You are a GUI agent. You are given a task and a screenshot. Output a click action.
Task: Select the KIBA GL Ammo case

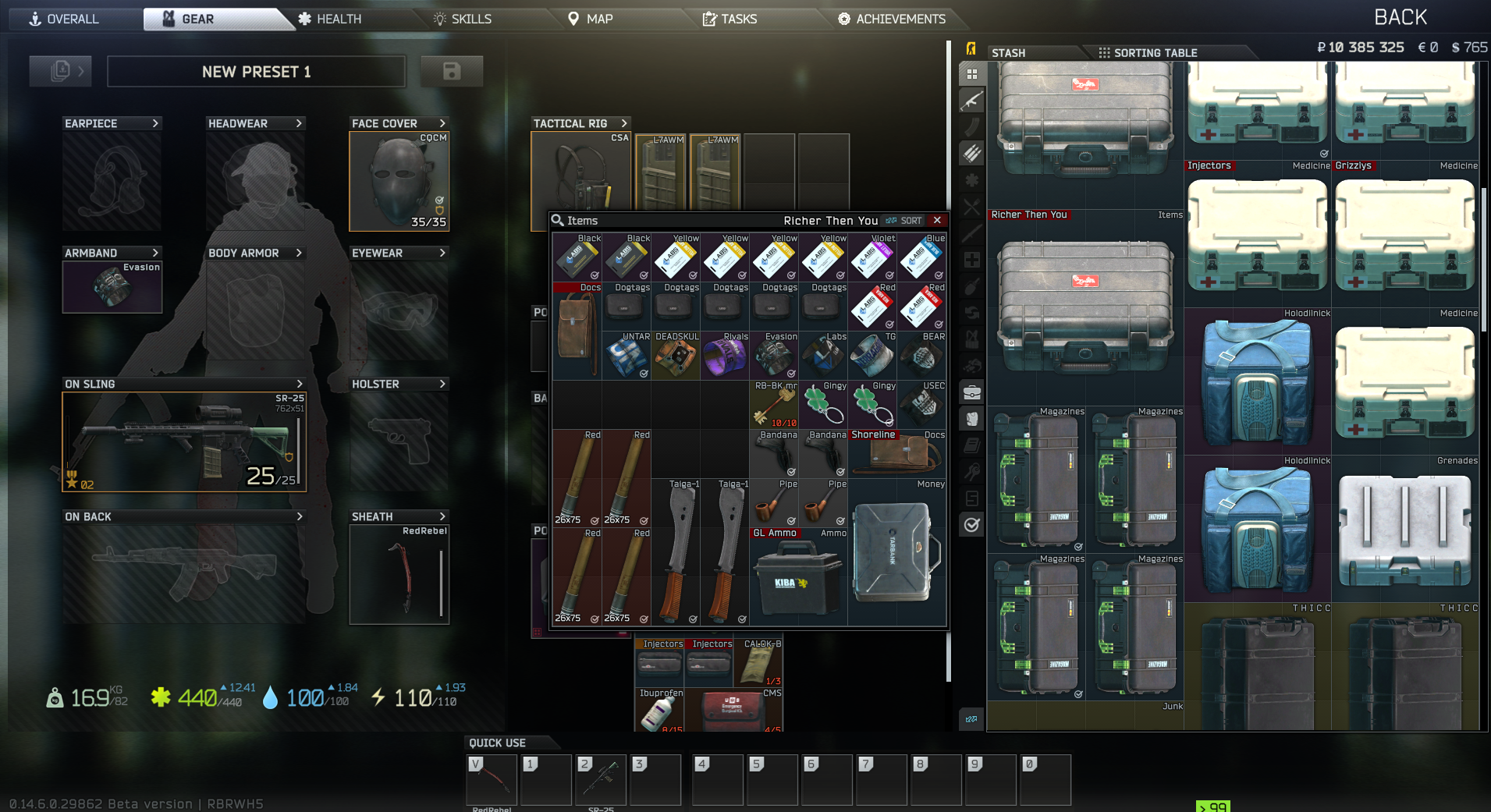pos(798,577)
